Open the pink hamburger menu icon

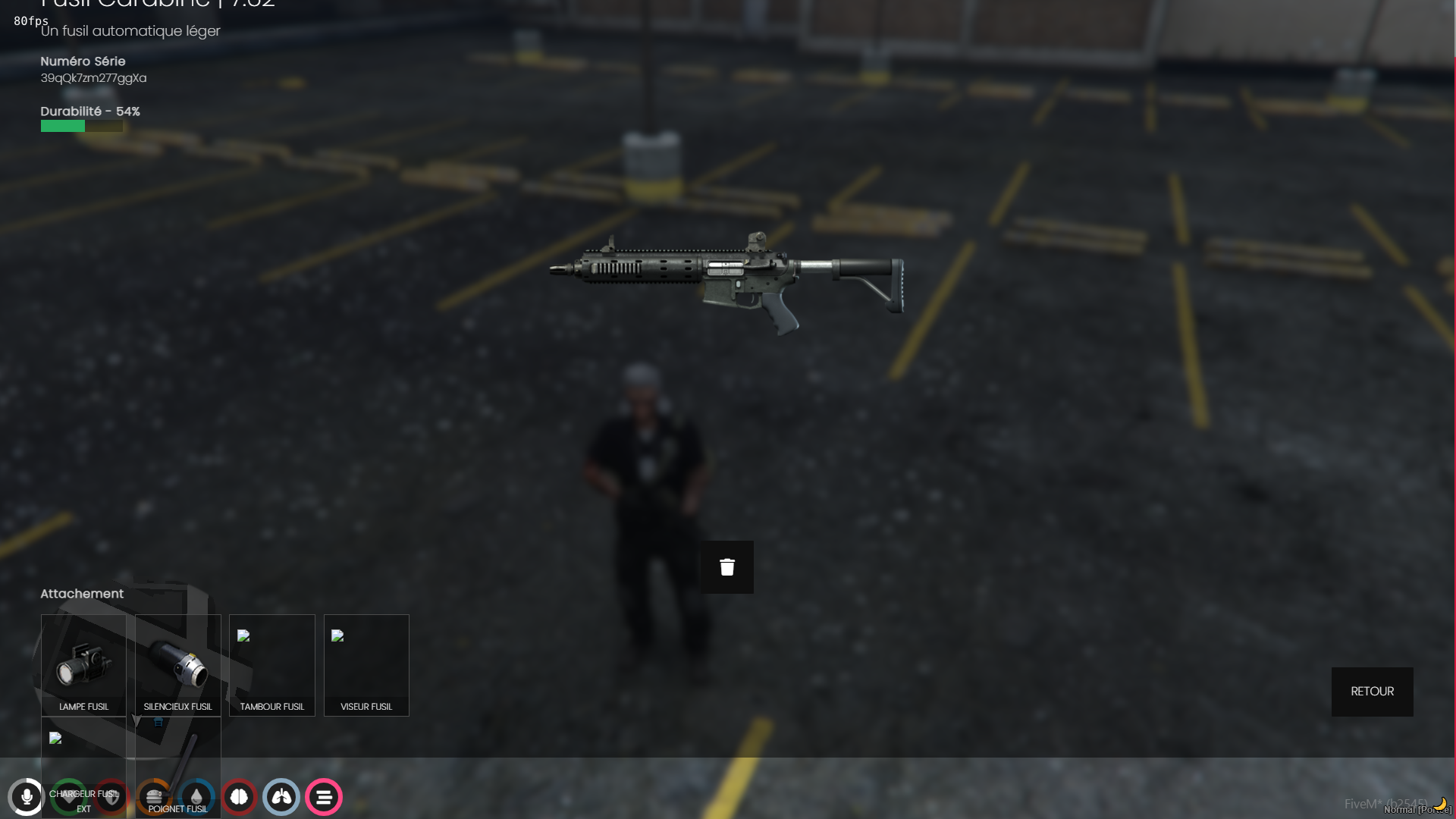pyautogui.click(x=324, y=797)
